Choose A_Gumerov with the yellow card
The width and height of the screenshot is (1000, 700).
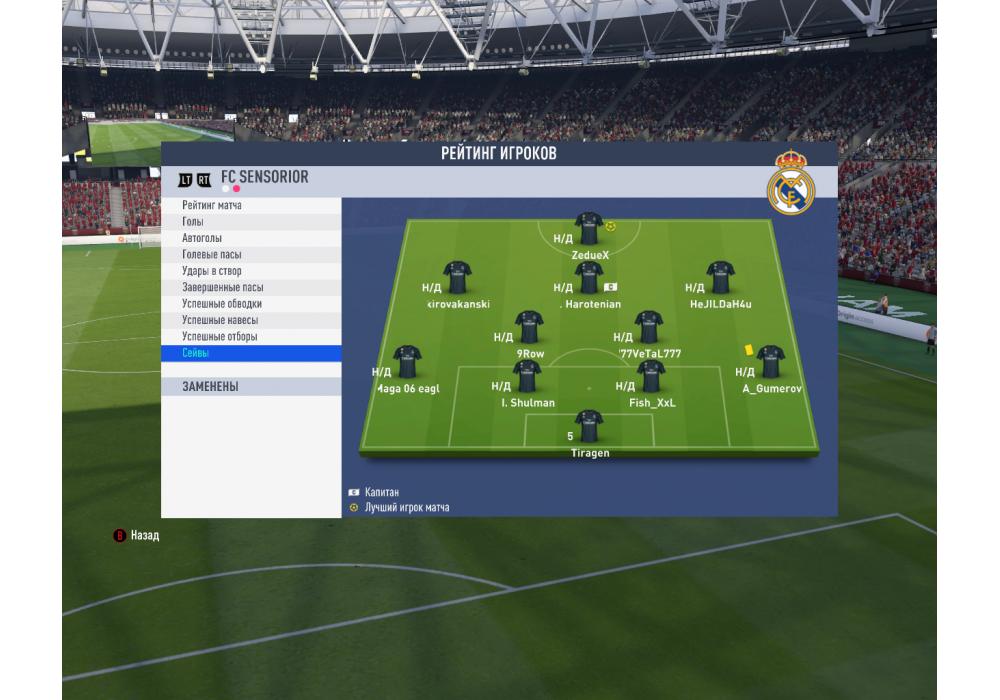click(x=770, y=363)
